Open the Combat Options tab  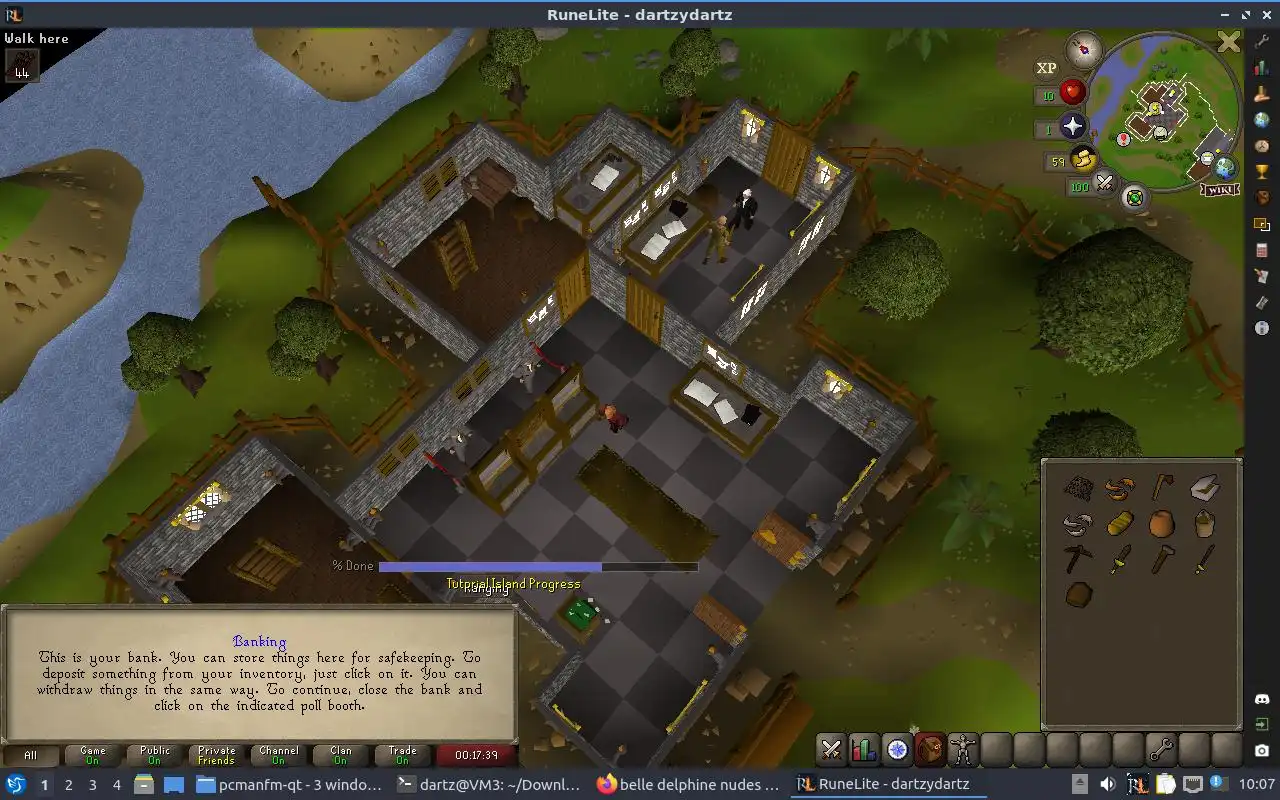pos(831,749)
